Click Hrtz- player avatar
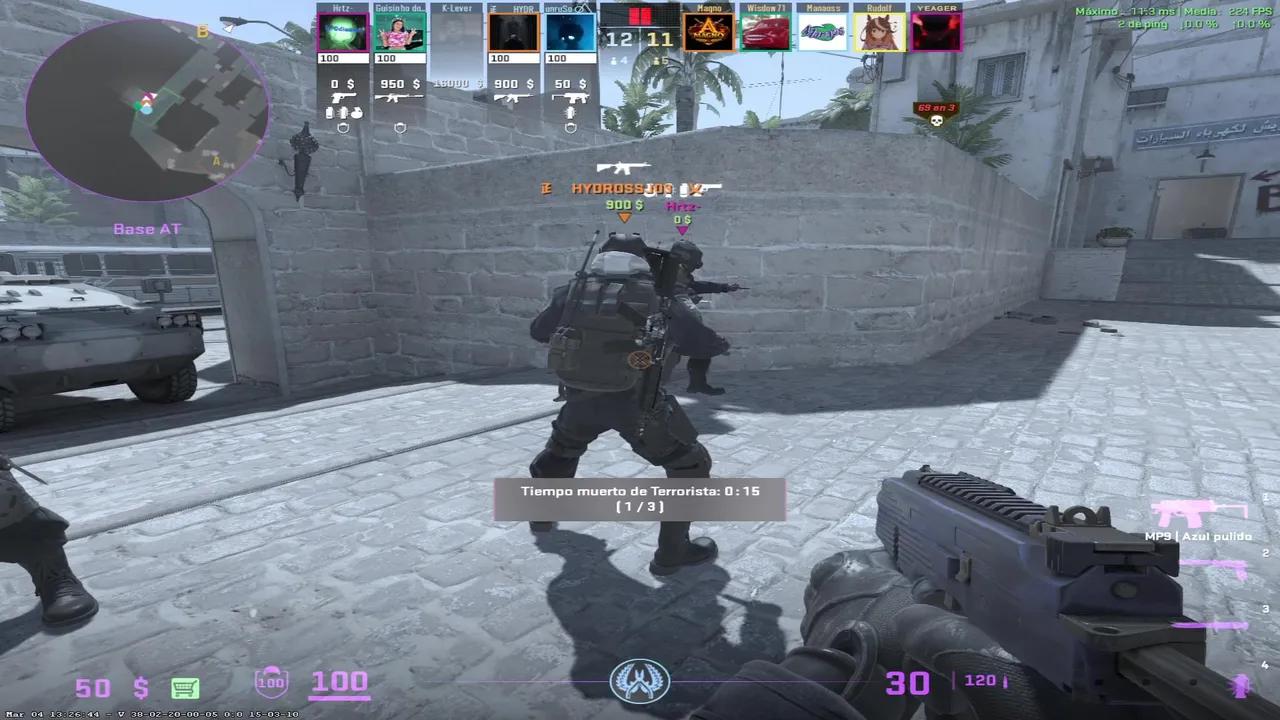This screenshot has height=720, width=1280. coord(343,30)
